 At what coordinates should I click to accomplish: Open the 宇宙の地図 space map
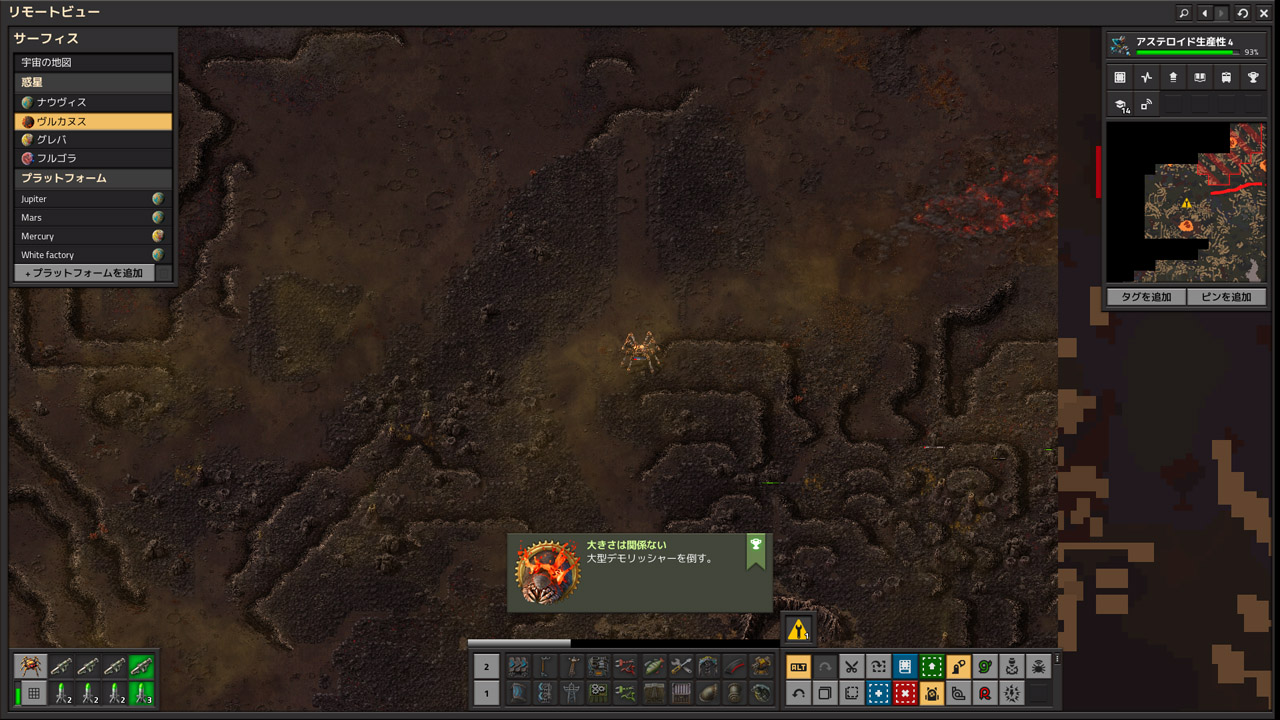pos(93,62)
